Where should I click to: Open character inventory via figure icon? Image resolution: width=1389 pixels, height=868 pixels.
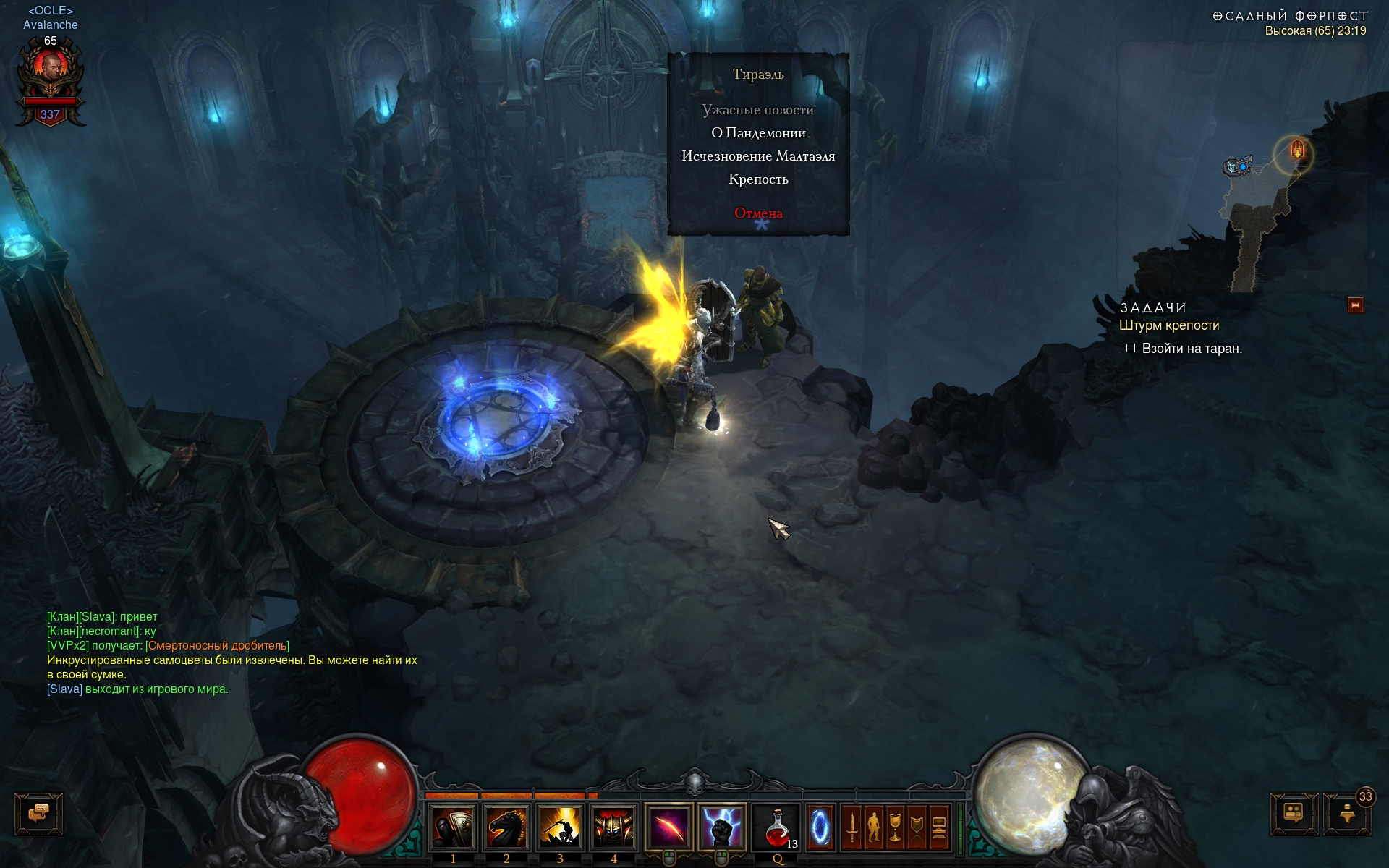click(874, 827)
